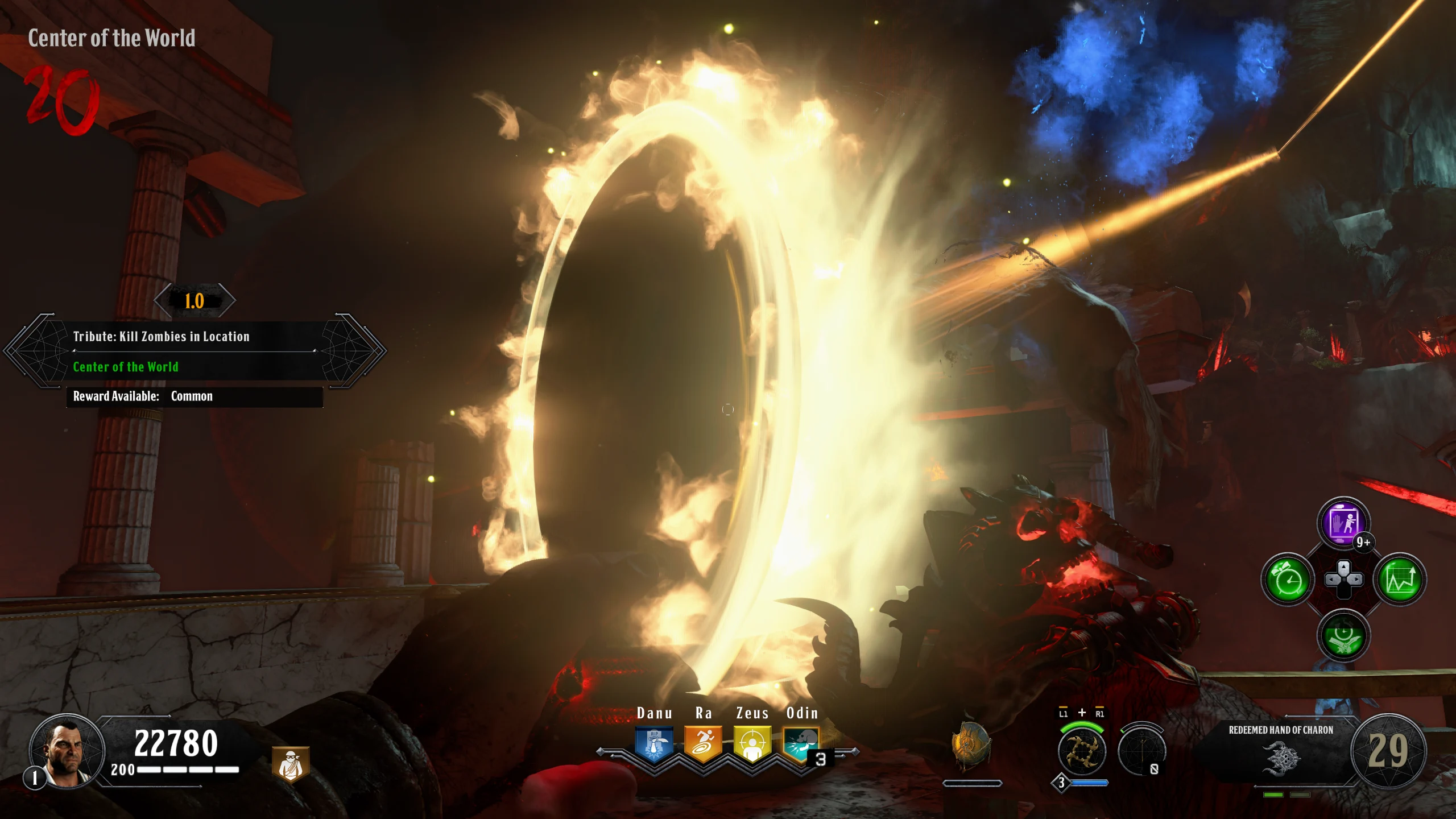Open the Kill Zombies in Location tribute tracker

point(193,351)
